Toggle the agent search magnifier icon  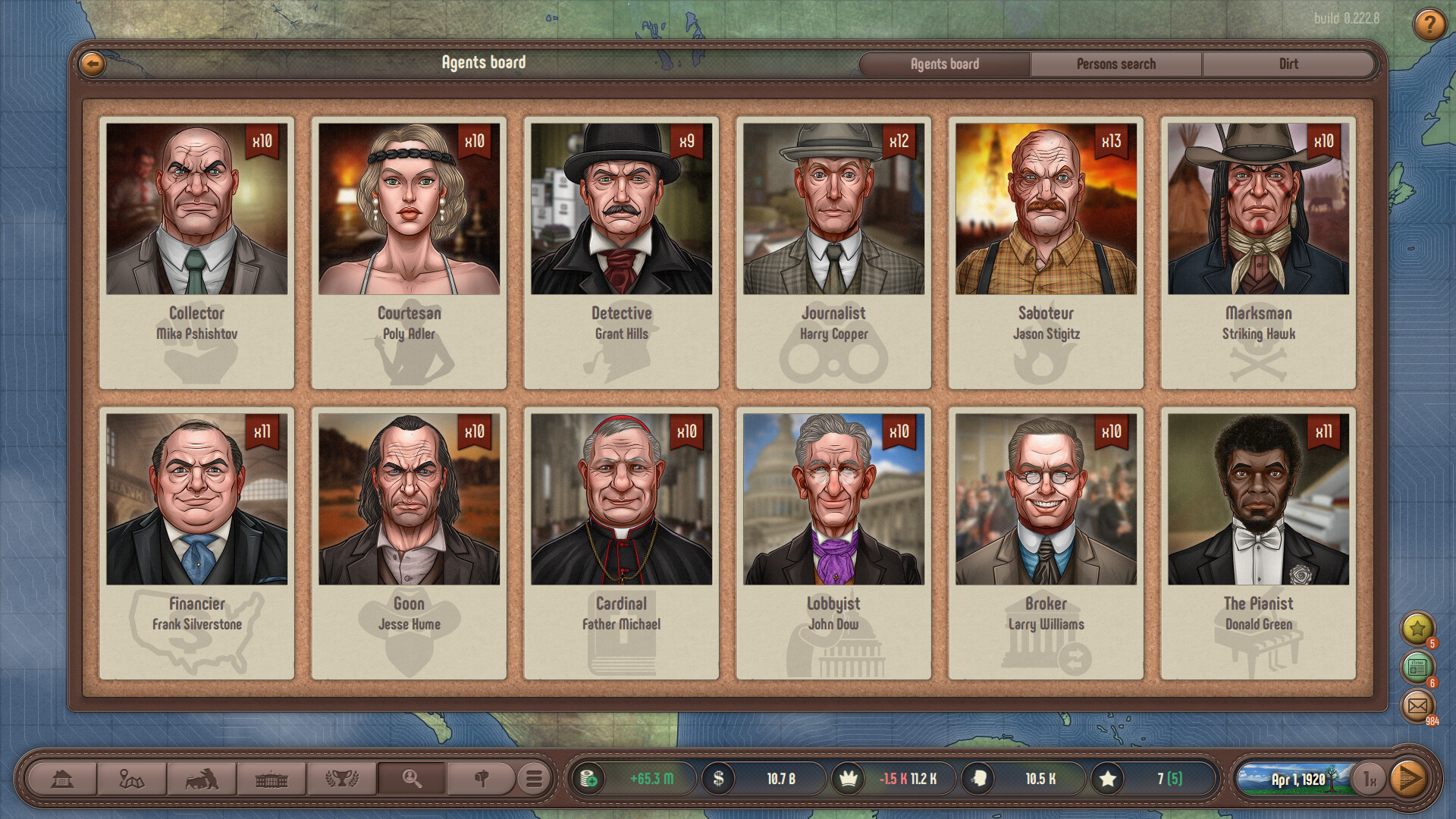pyautogui.click(x=412, y=777)
